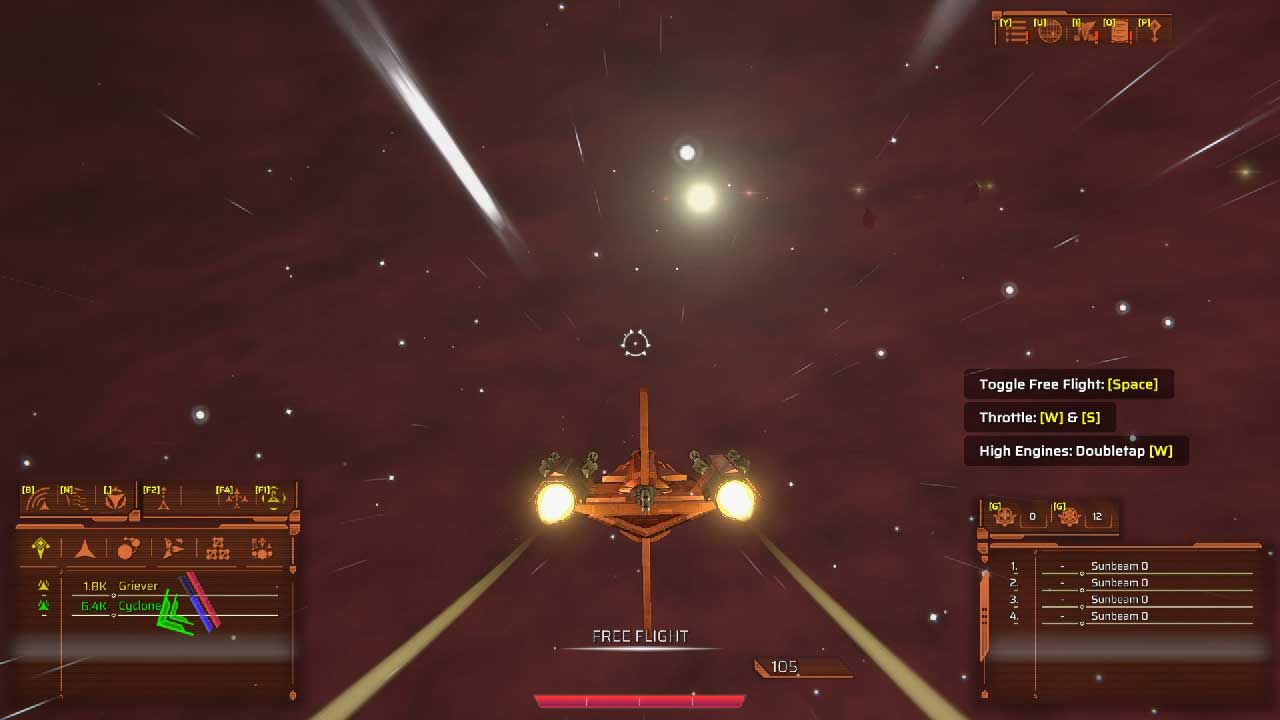Click the triangular shield icon beside the N icon
Viewport: 1280px width, 720px height.
coord(115,499)
